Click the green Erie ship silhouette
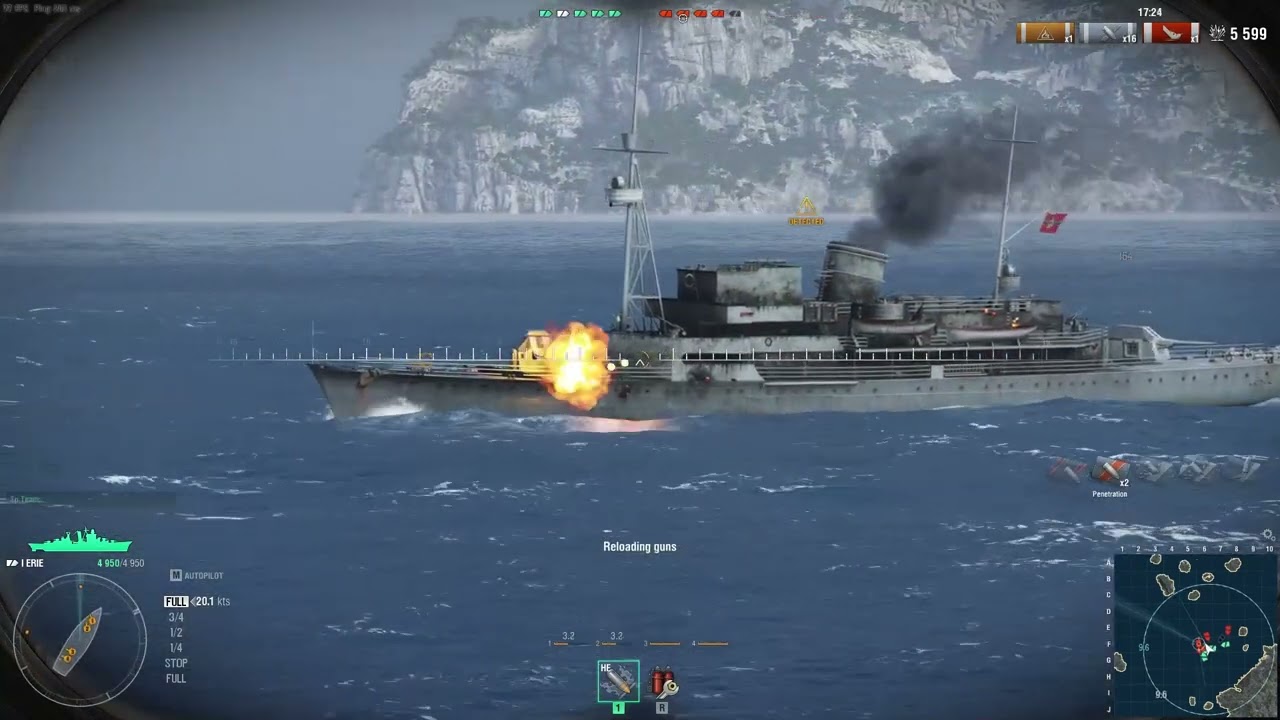This screenshot has width=1280, height=720. click(x=80, y=542)
